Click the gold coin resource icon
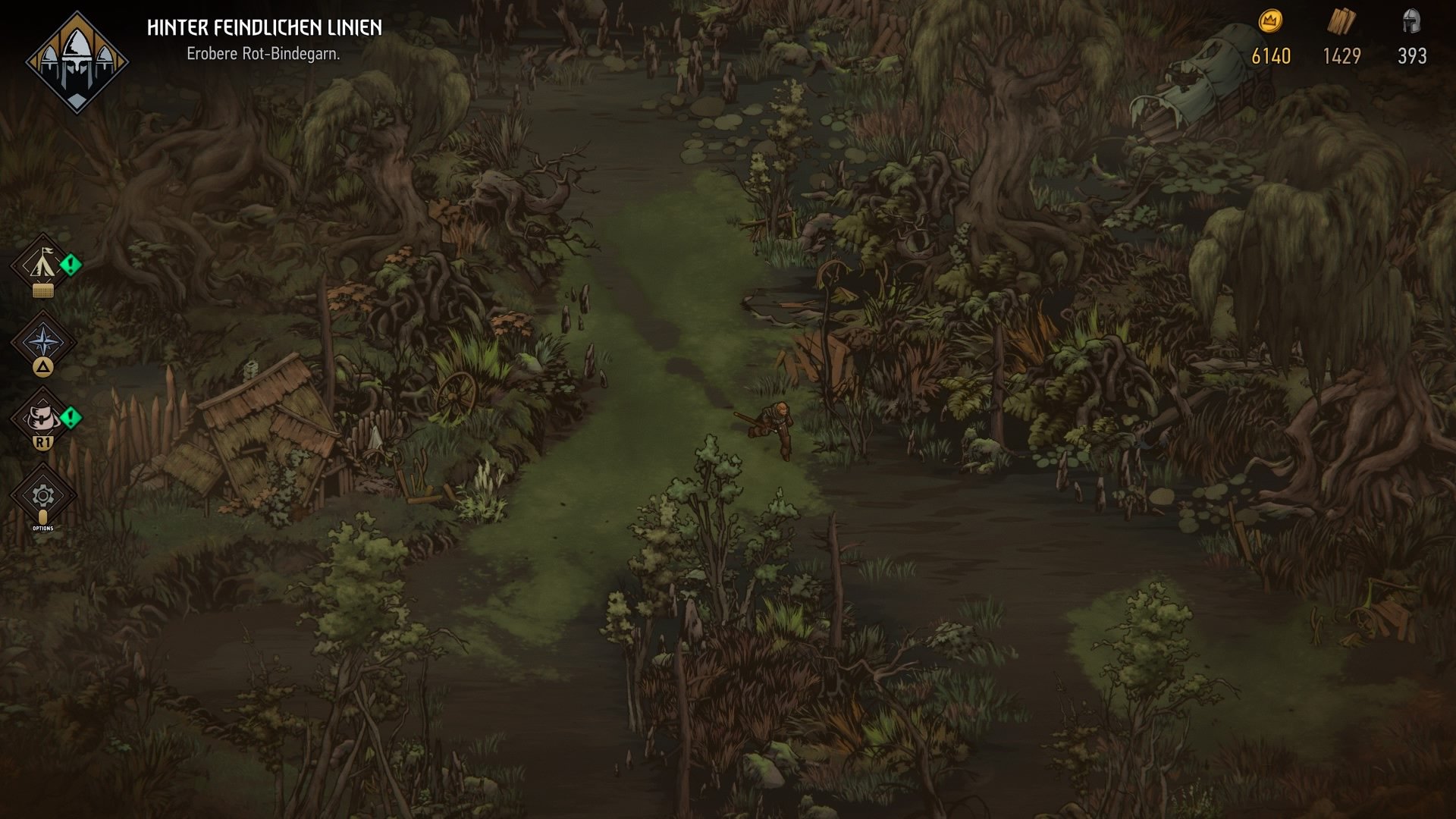This screenshot has height=819, width=1456. (x=1270, y=23)
